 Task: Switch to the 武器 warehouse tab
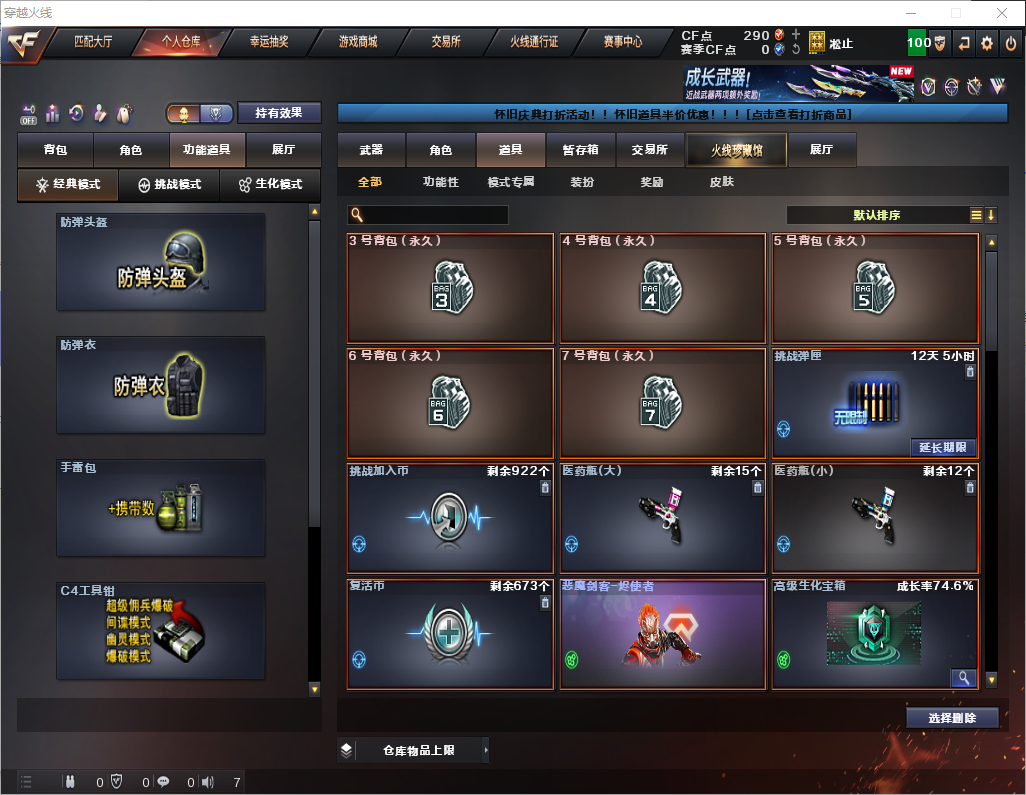[371, 150]
